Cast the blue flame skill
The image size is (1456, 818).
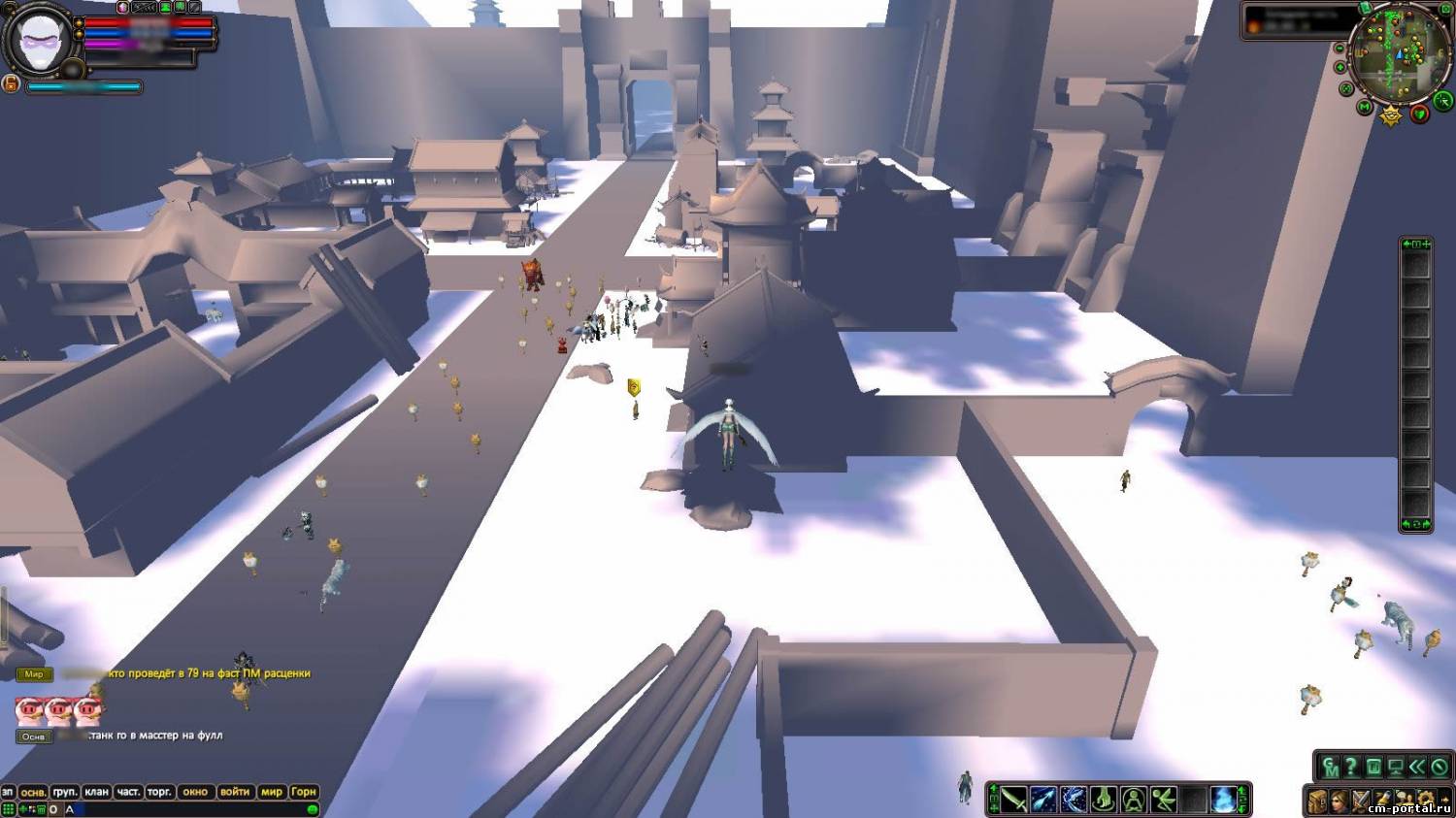point(1223,800)
